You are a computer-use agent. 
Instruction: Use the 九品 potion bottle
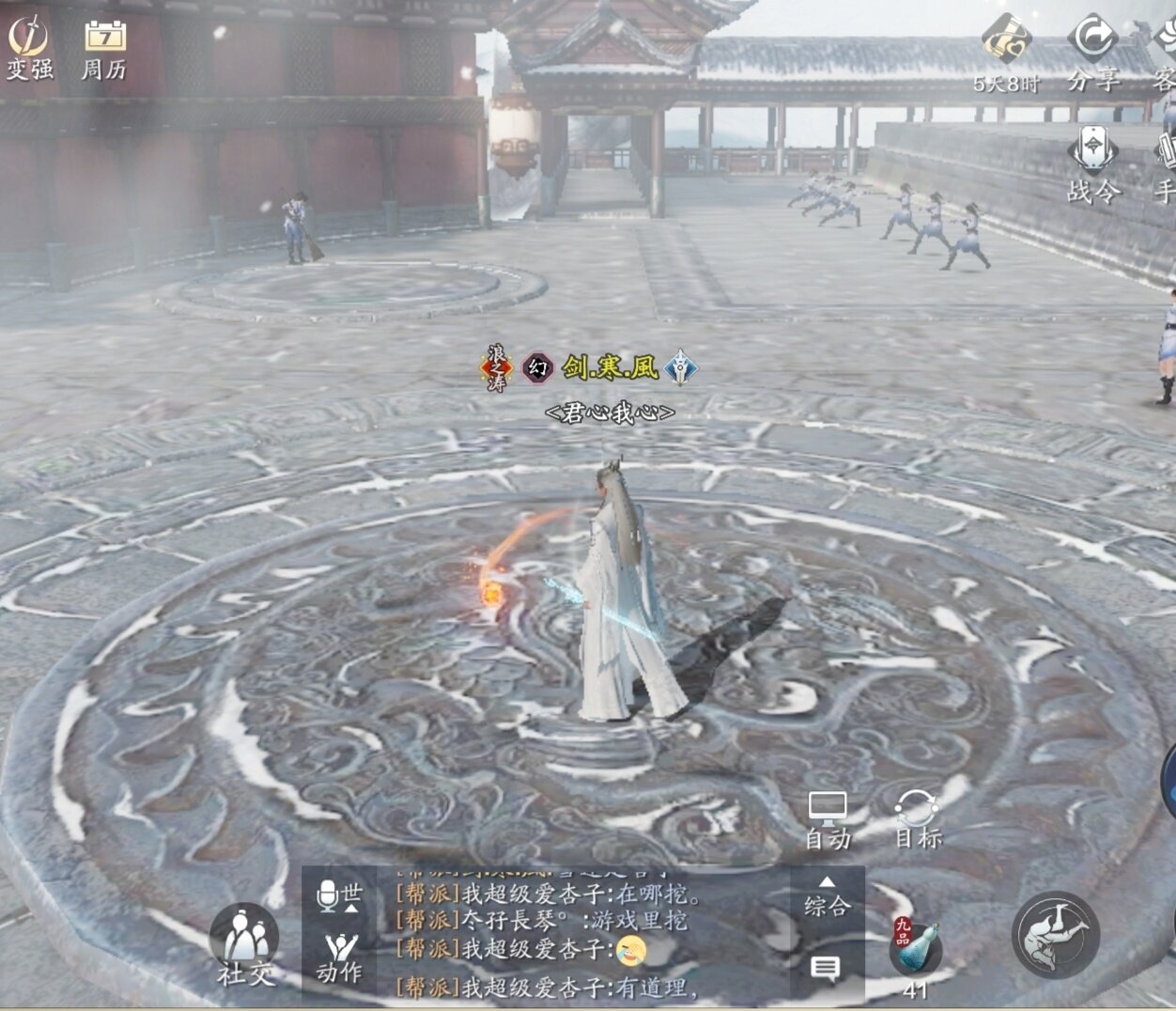pos(915,949)
